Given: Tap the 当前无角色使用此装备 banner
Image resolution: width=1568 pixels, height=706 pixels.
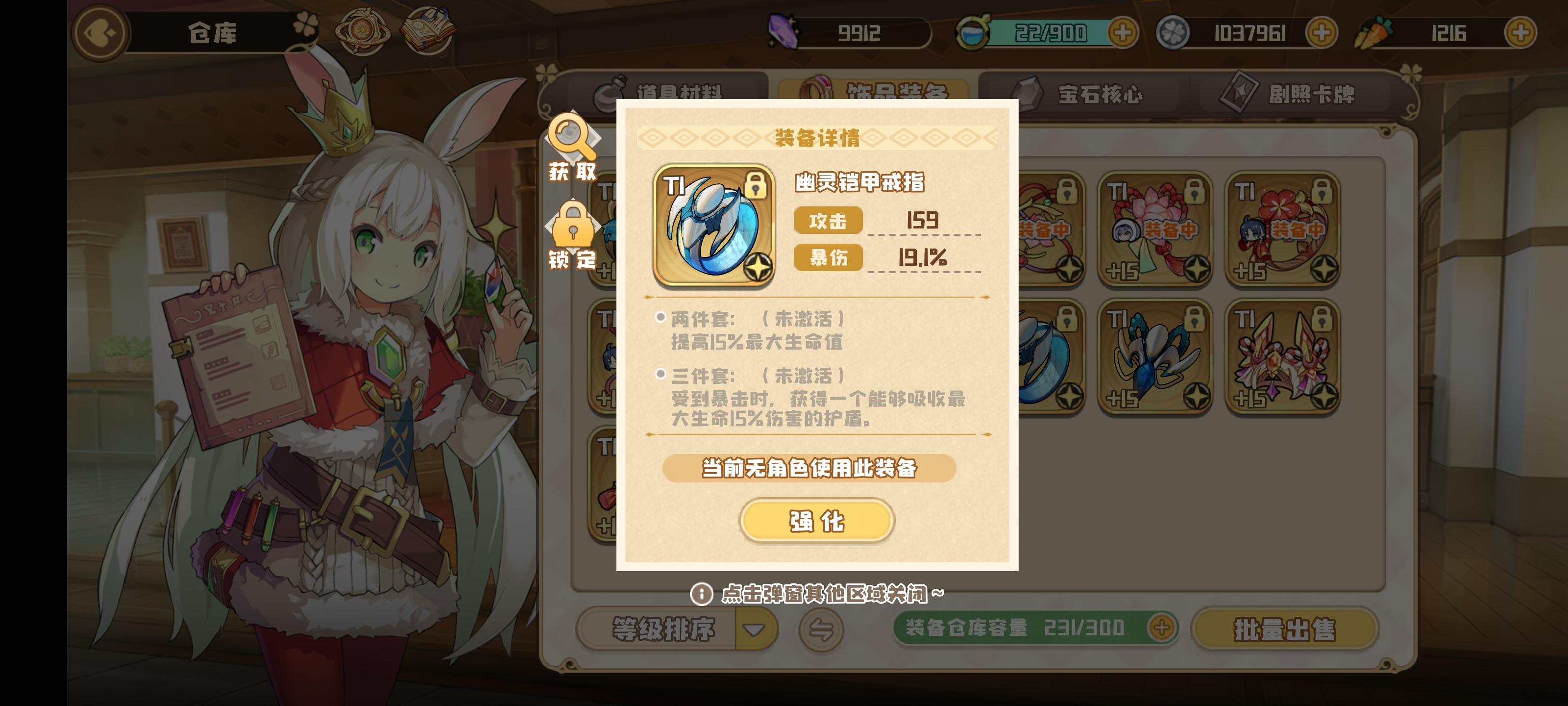Looking at the screenshot, I should (x=816, y=468).
